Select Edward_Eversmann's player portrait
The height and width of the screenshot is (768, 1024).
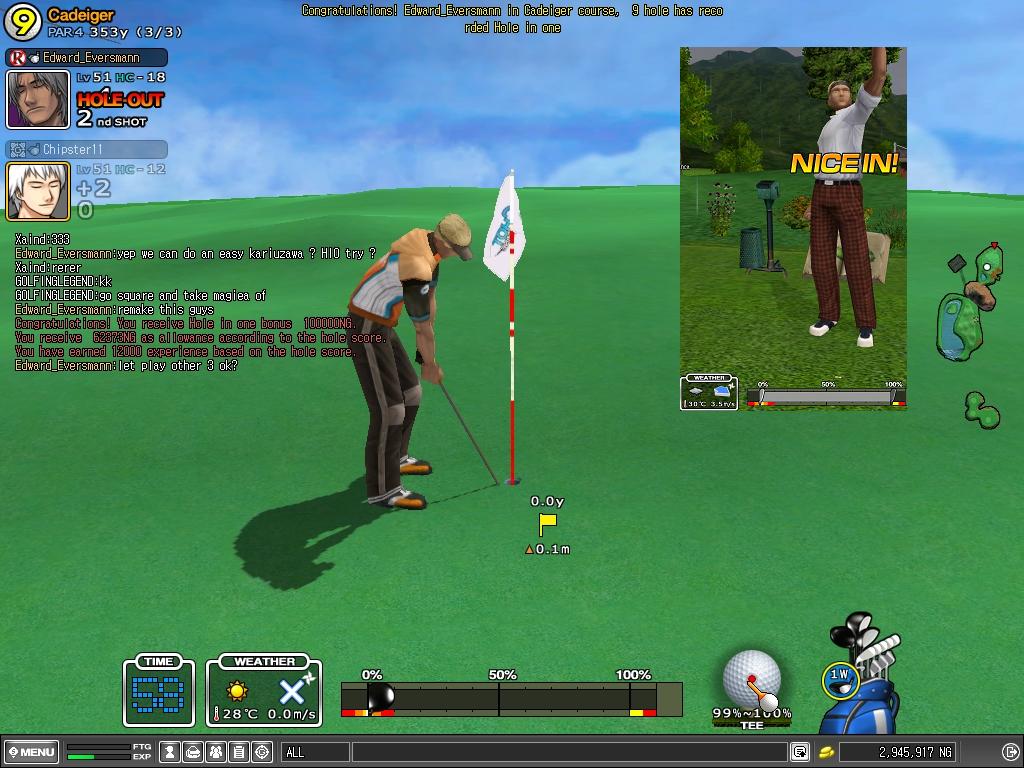[x=38, y=99]
